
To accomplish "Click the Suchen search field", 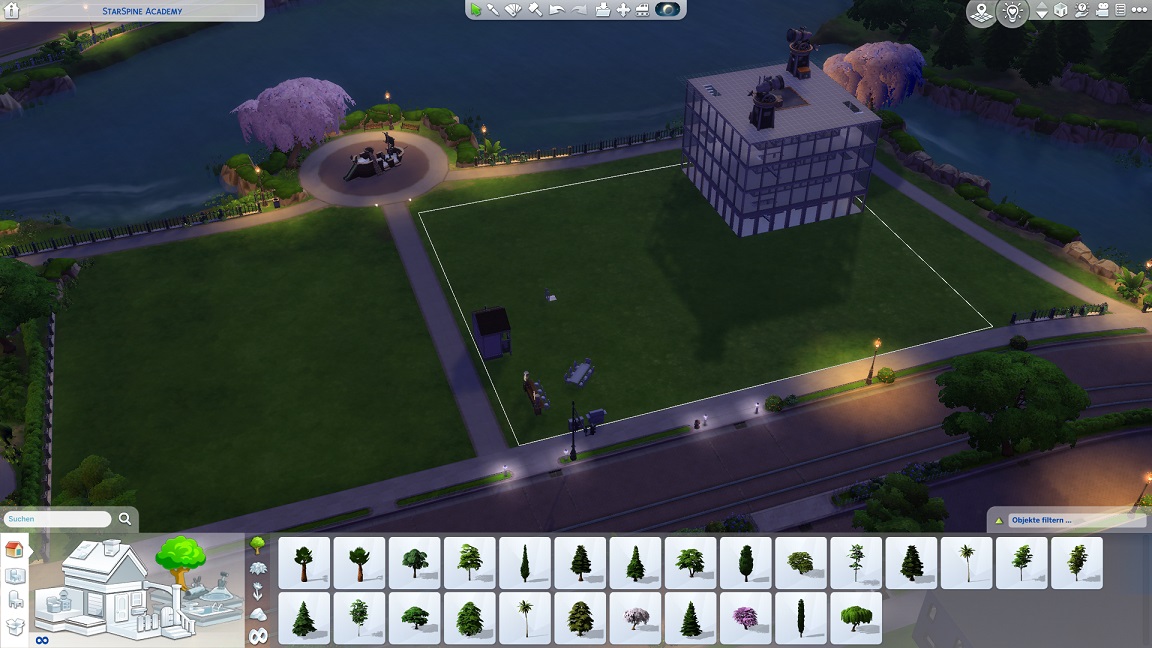I will [x=57, y=520].
